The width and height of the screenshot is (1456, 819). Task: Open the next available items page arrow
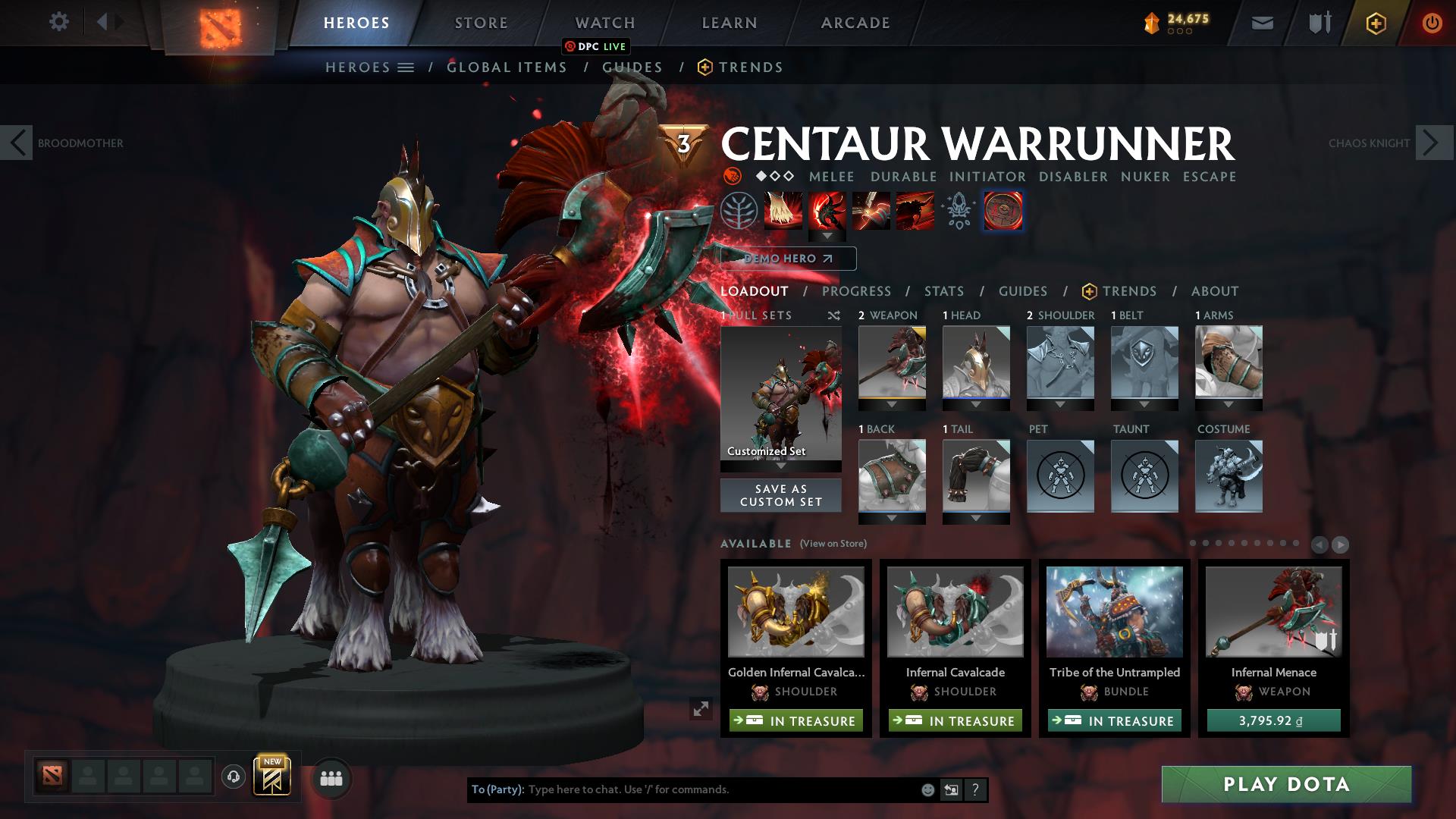coord(1339,544)
